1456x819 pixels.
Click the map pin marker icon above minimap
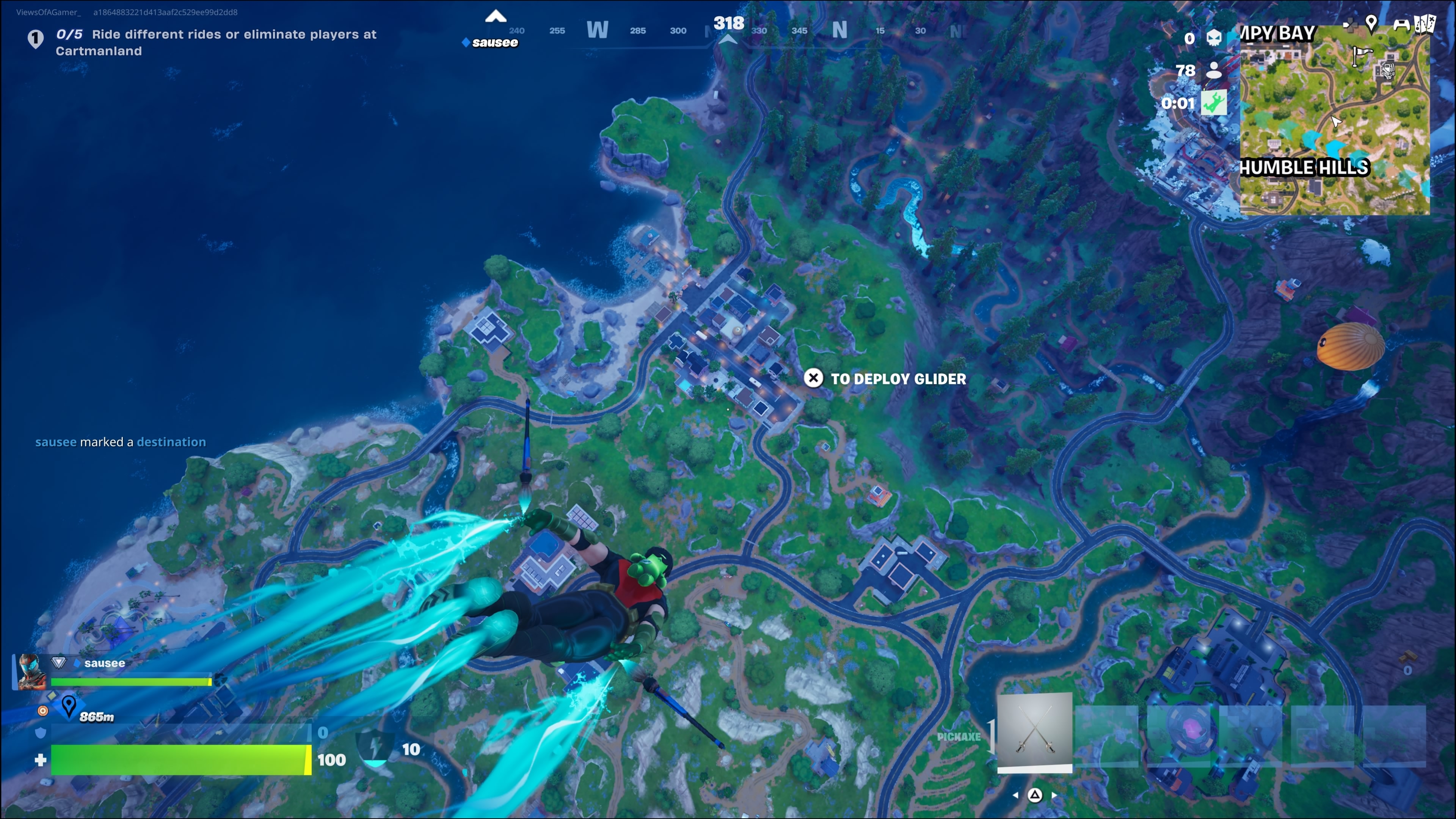[1371, 23]
